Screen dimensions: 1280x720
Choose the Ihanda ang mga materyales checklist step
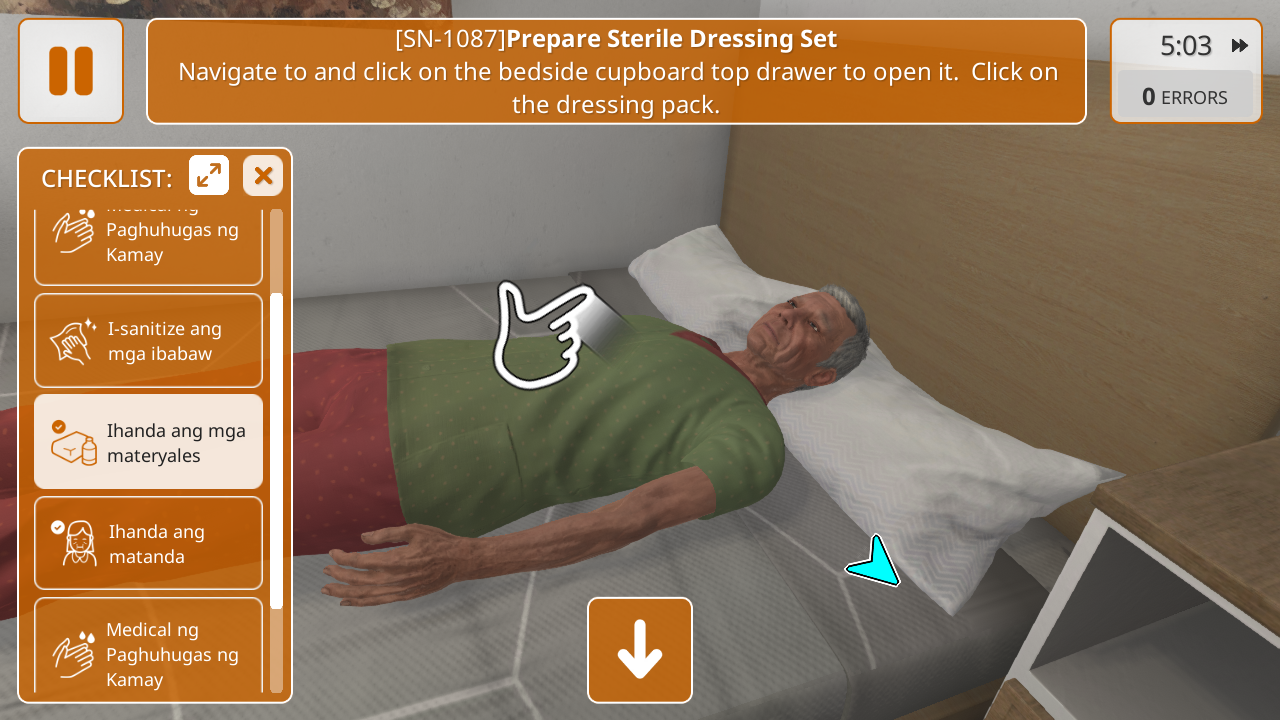[148, 442]
